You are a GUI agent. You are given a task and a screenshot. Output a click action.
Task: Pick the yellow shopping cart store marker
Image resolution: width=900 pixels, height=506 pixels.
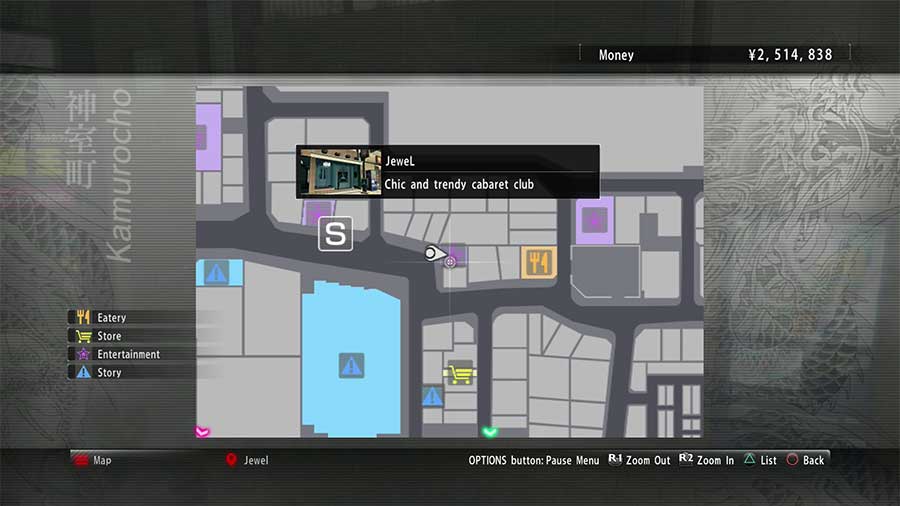coord(459,373)
